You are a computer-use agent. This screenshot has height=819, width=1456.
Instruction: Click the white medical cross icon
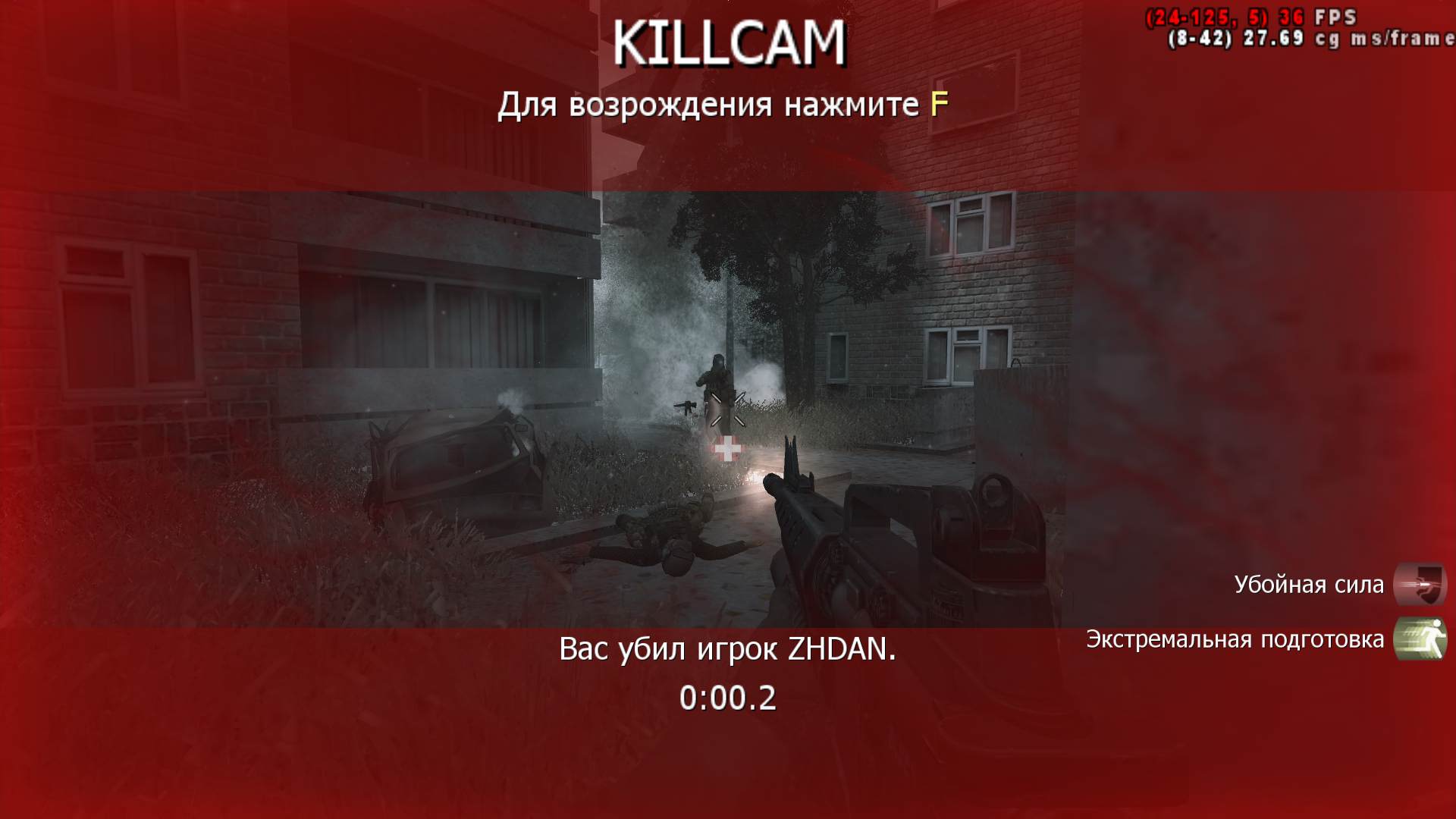pos(728,447)
